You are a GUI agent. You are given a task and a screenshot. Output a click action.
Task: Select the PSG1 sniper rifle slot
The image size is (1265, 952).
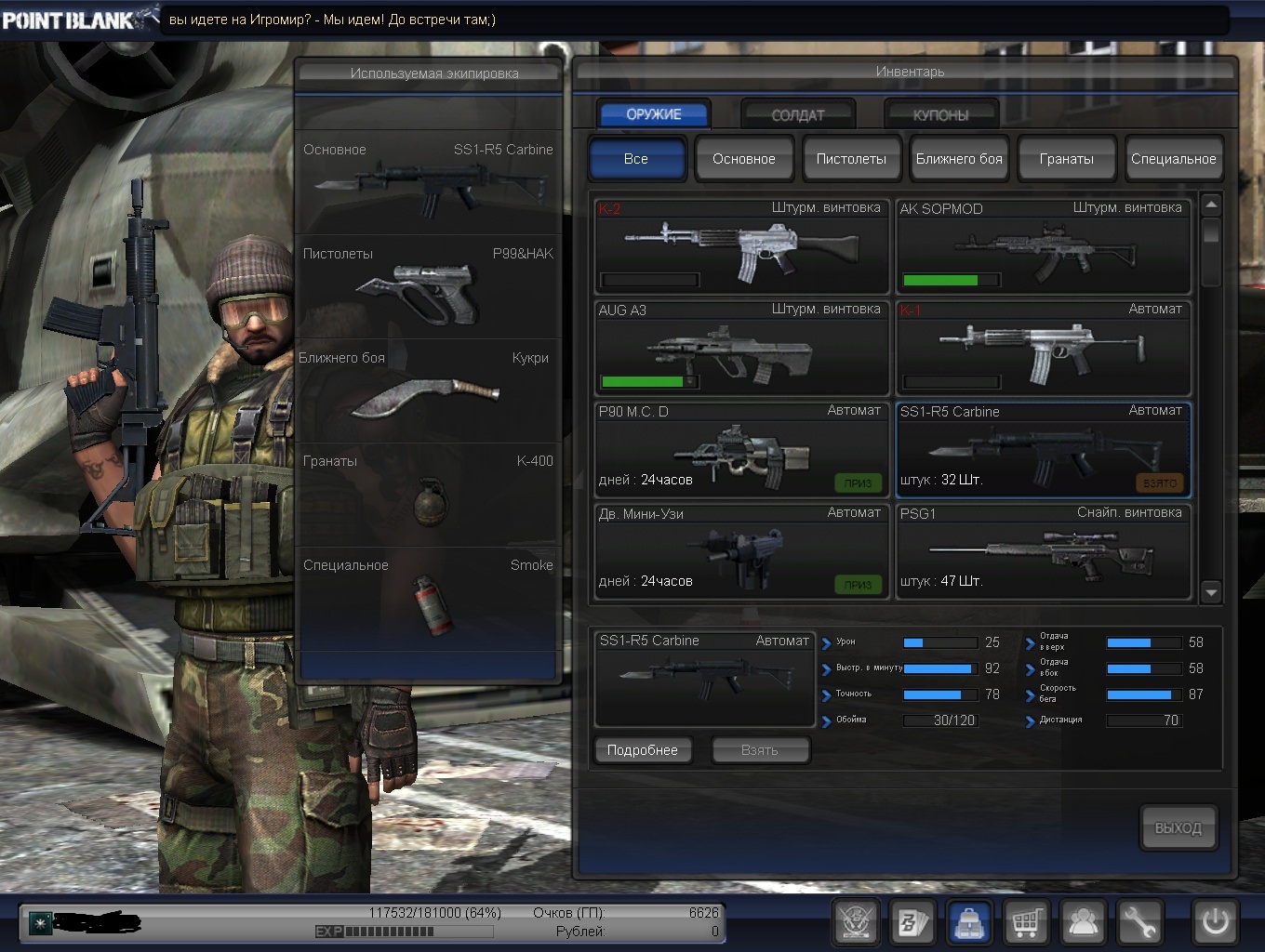tap(1043, 551)
